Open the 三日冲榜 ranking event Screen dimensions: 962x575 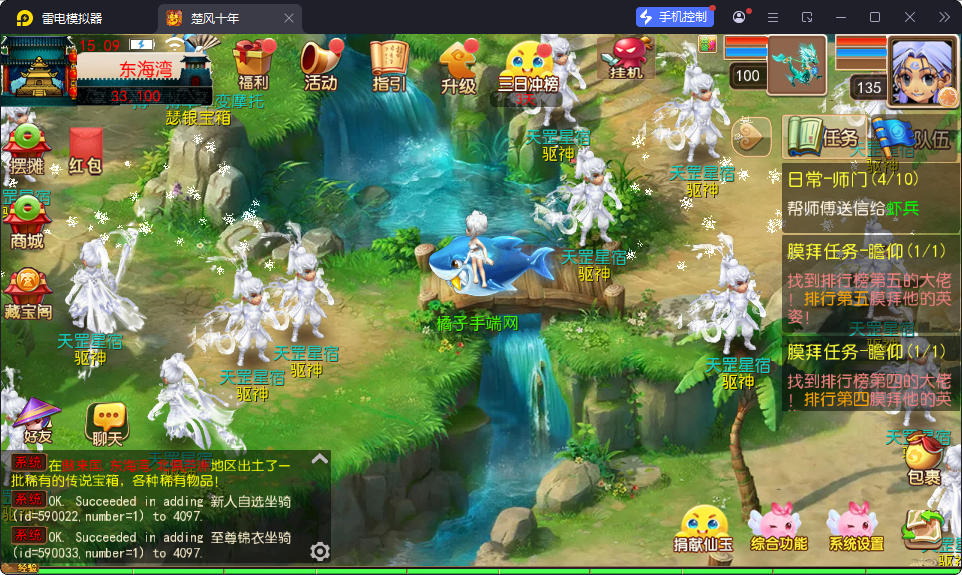tap(527, 66)
